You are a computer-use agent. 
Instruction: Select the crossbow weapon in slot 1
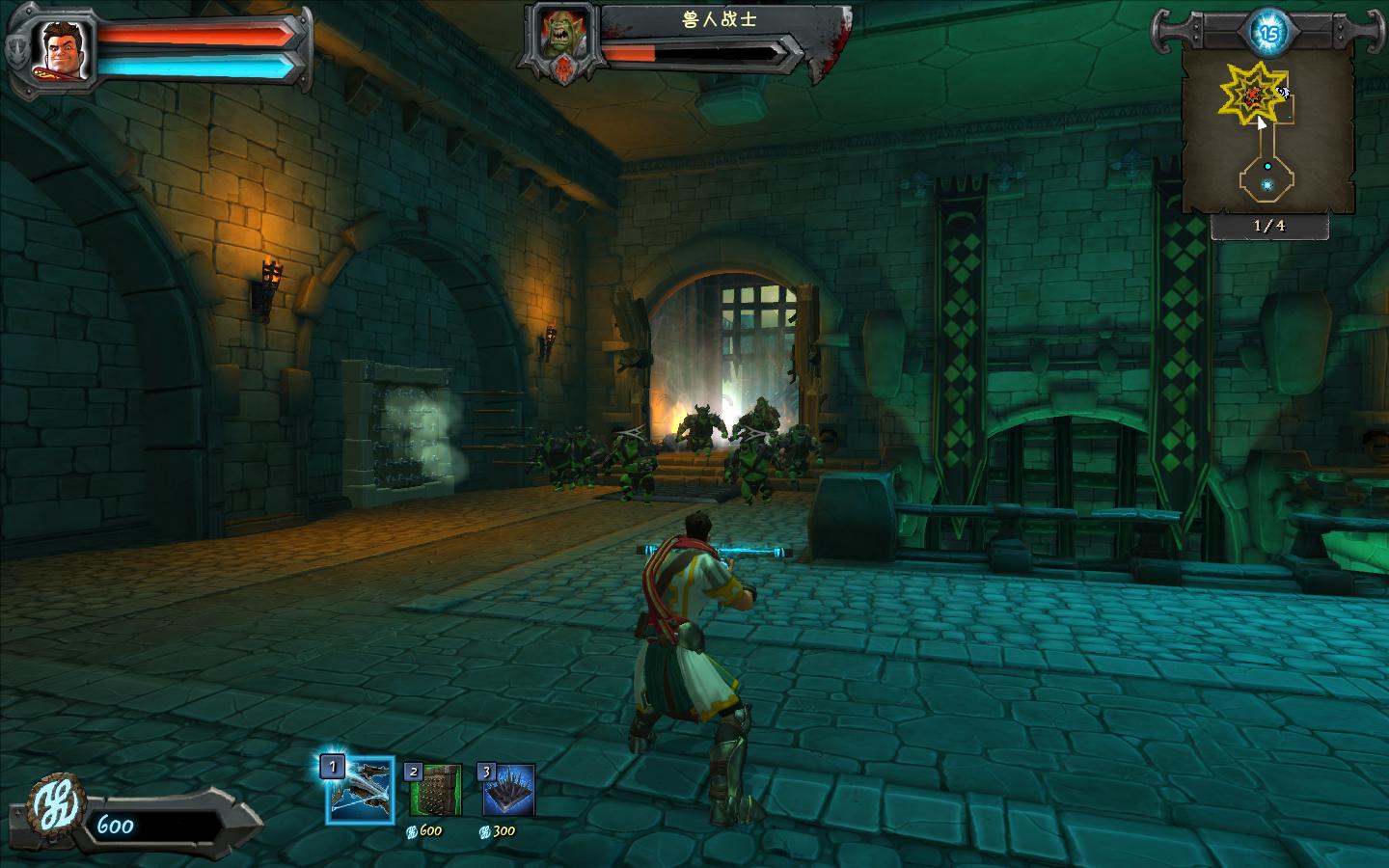(x=360, y=790)
